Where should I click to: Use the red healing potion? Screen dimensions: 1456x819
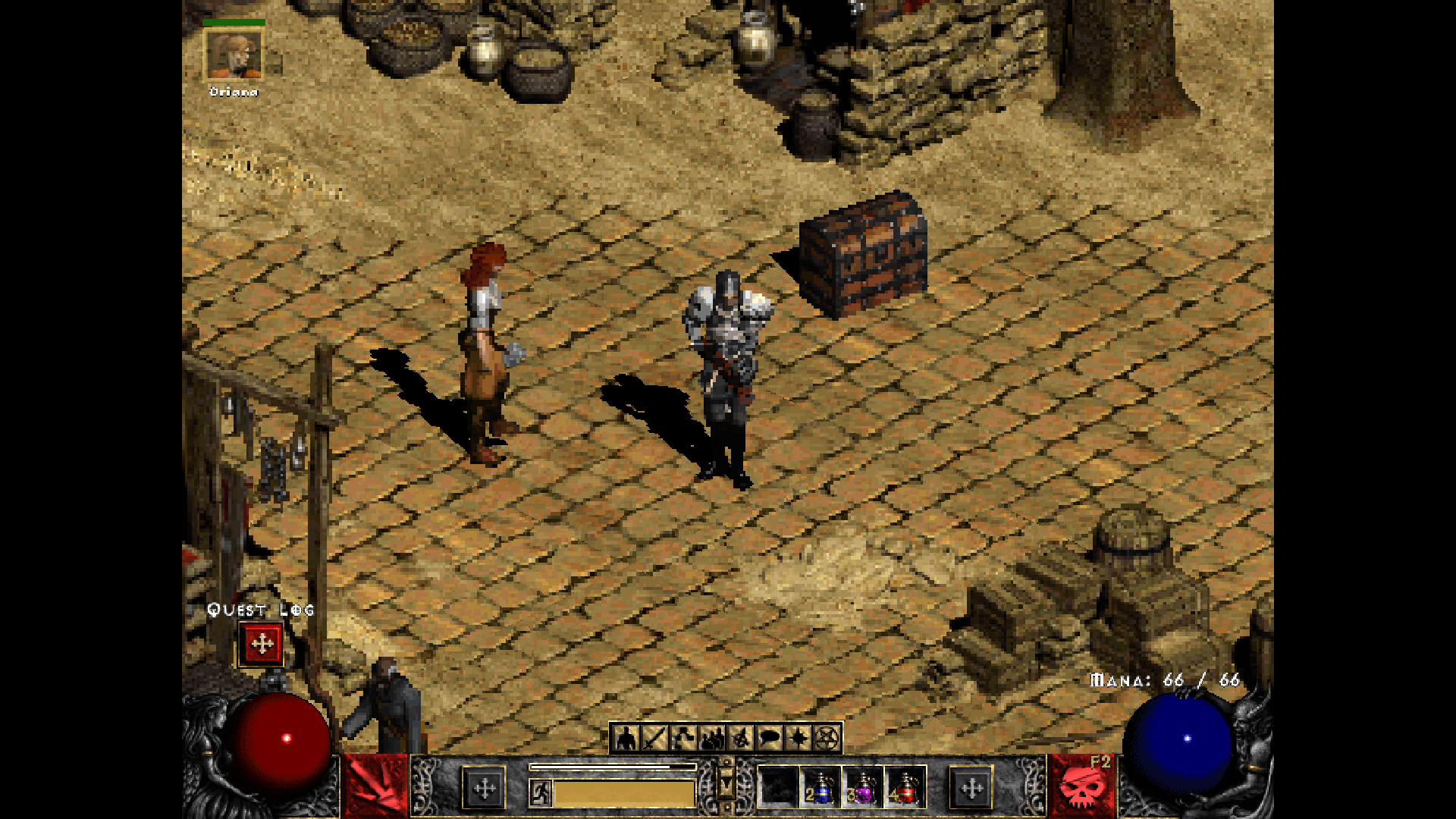905,789
